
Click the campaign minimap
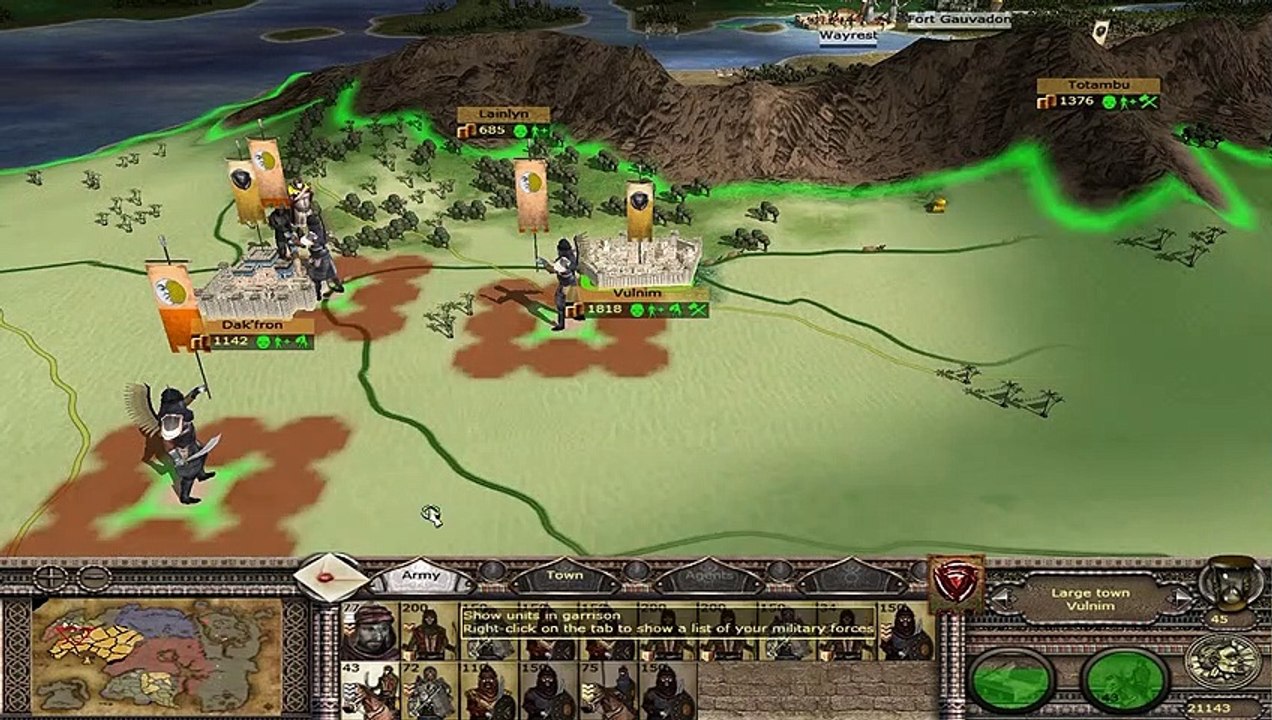[x=157, y=654]
